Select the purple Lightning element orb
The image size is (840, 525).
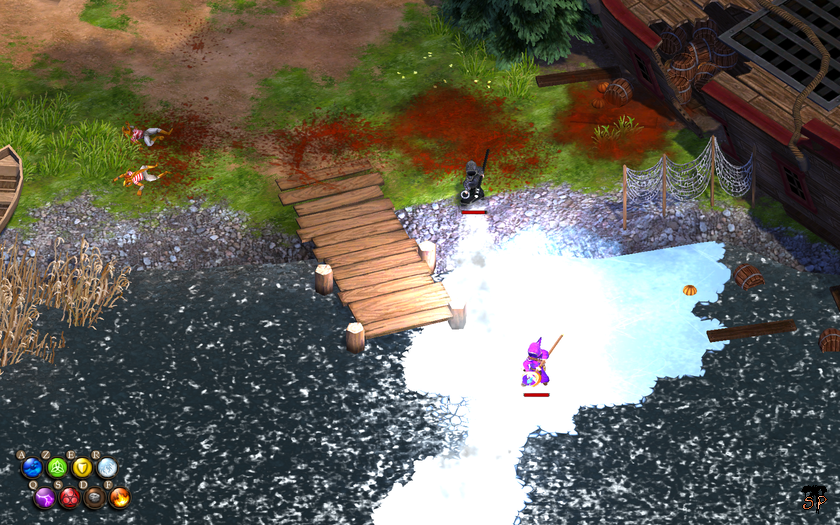coord(45,496)
